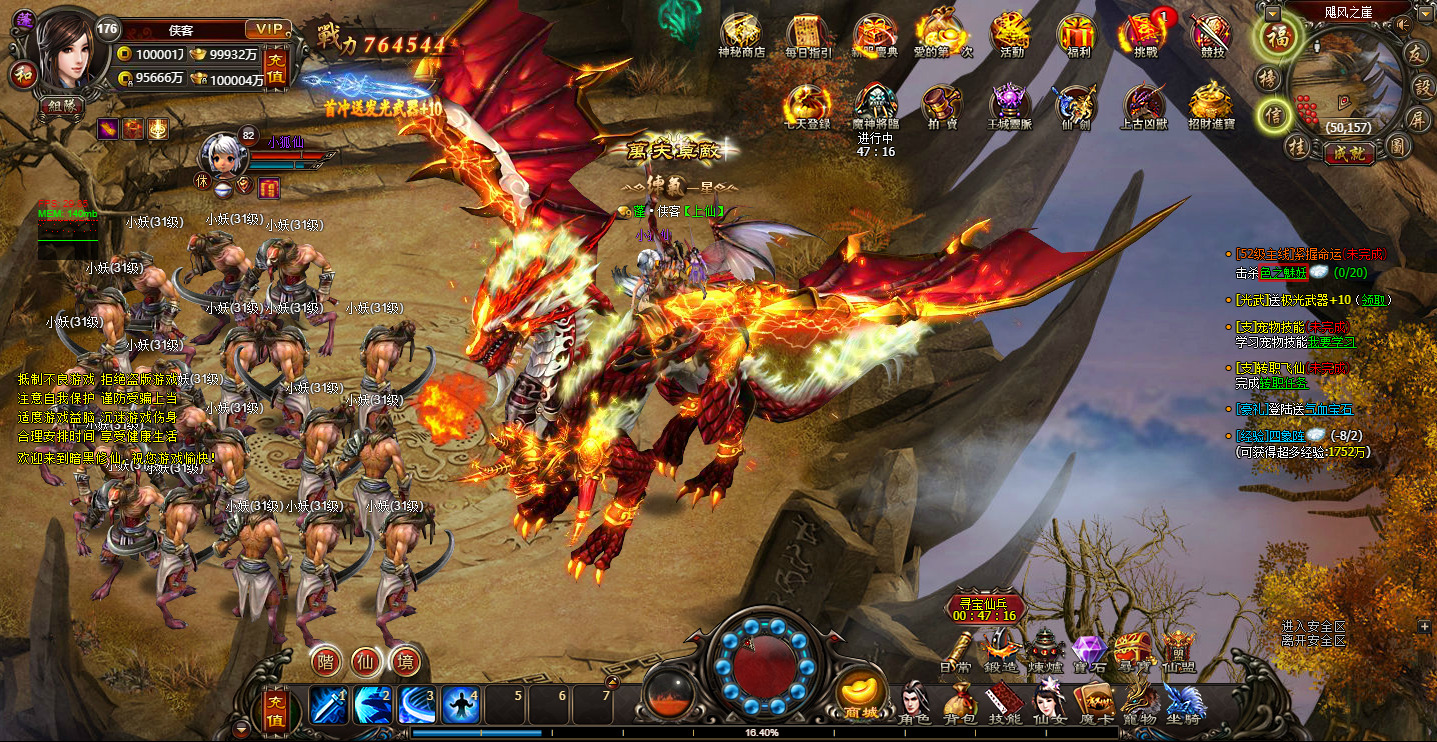The height and width of the screenshot is (742, 1437).
Task: Open the 福利 welfare gift box
Action: point(1078,33)
